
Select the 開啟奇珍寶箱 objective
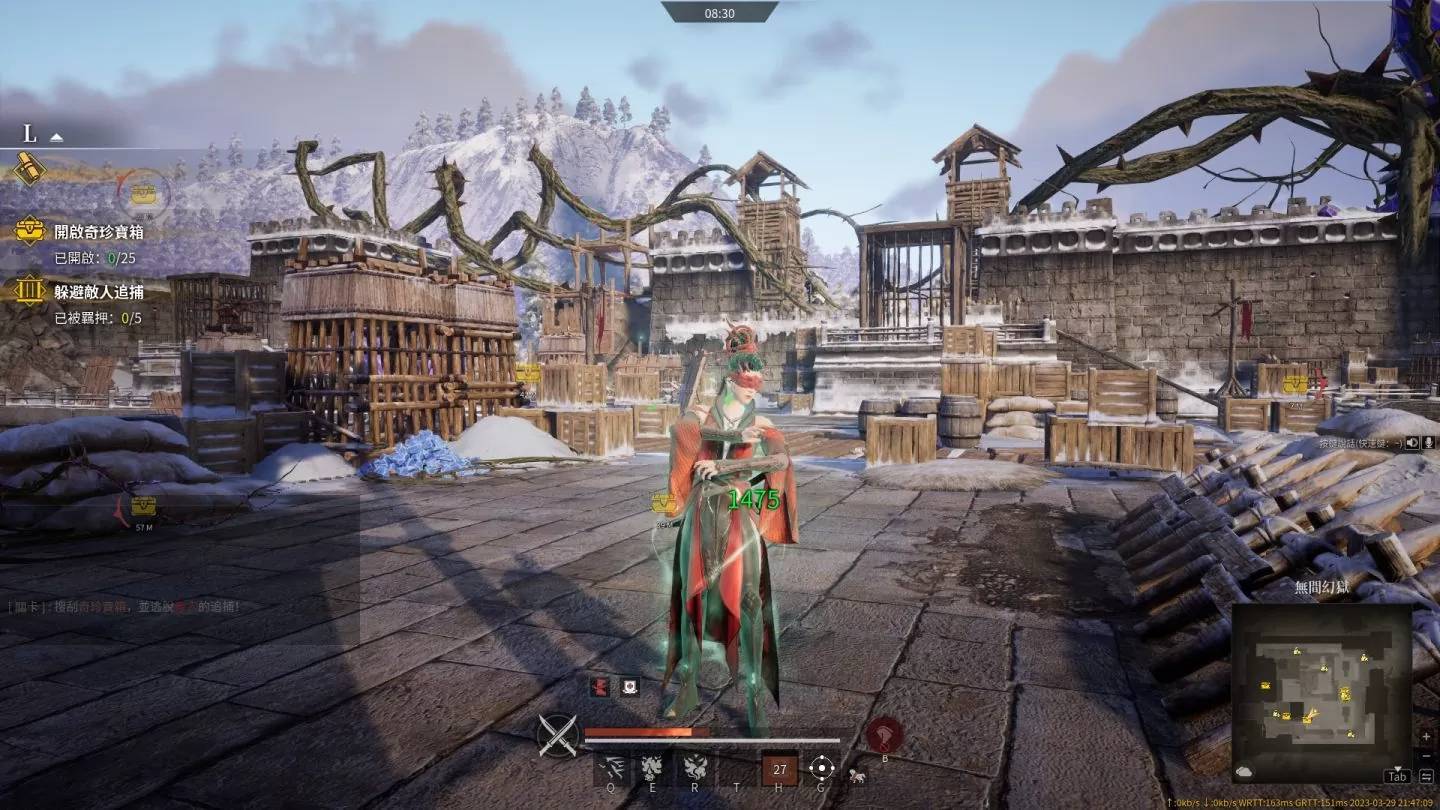click(x=96, y=231)
